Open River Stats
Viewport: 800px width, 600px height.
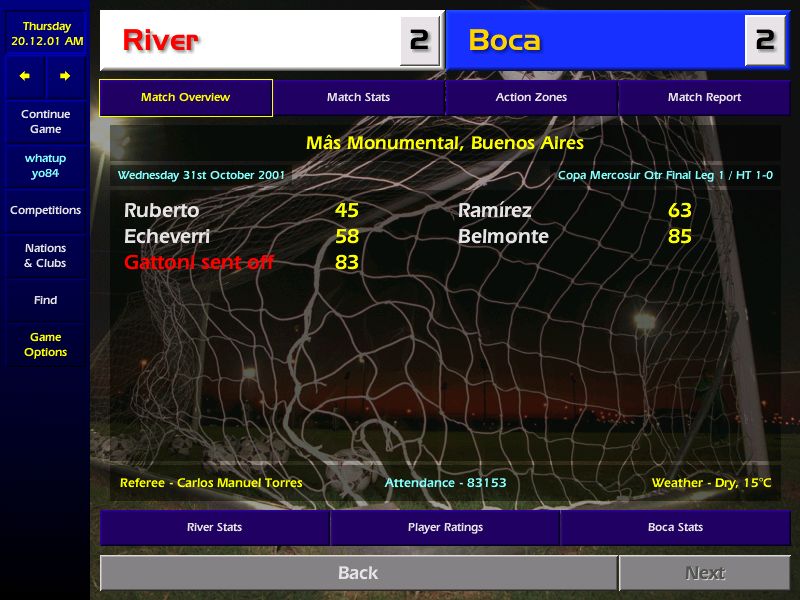point(214,527)
